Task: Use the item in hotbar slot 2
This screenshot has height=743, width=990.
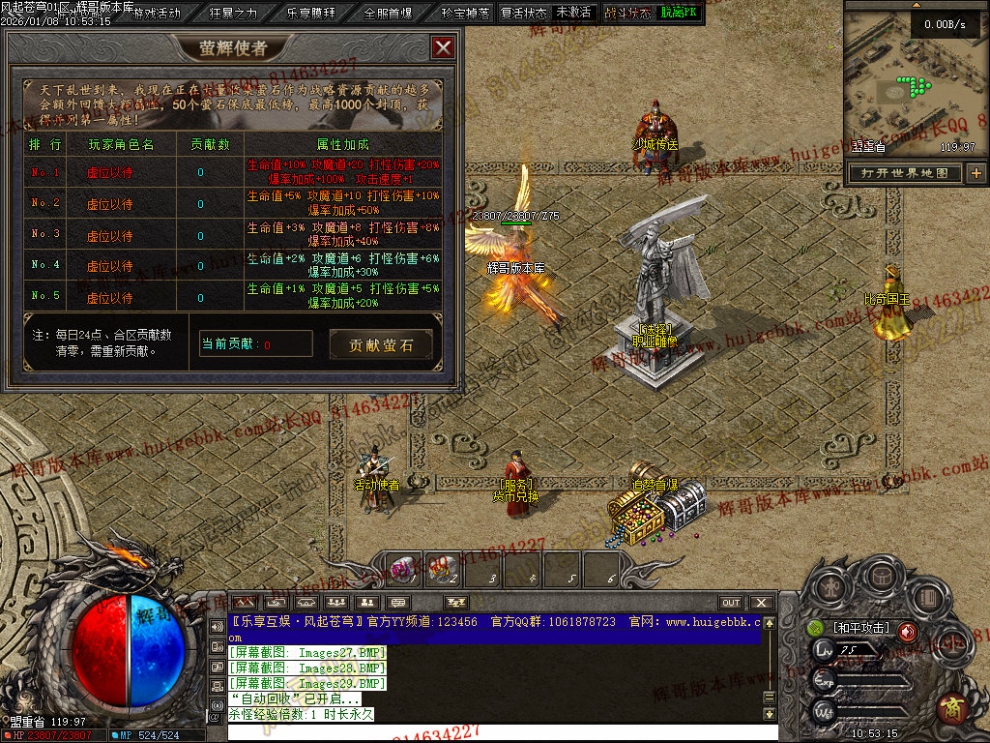Action: click(x=444, y=570)
